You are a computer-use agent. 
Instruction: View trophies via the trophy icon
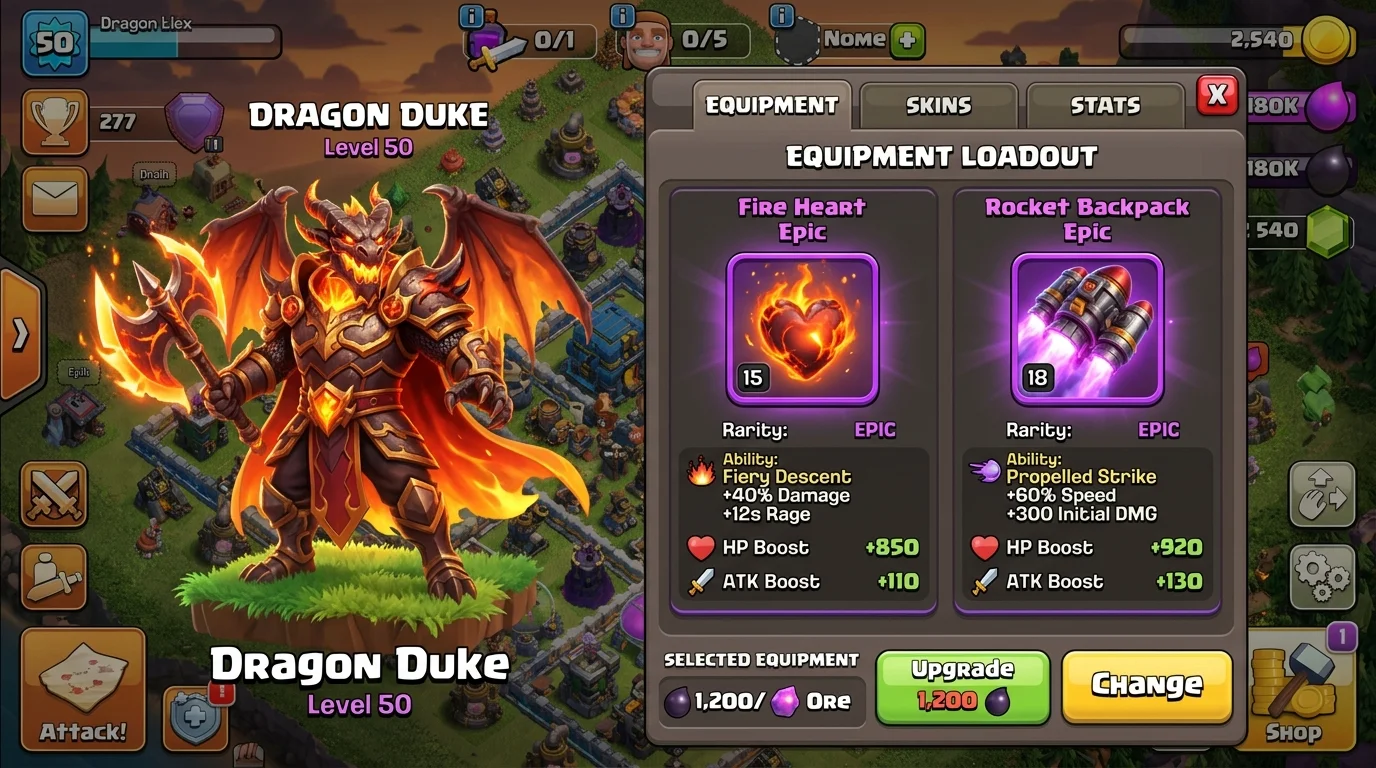[x=55, y=120]
